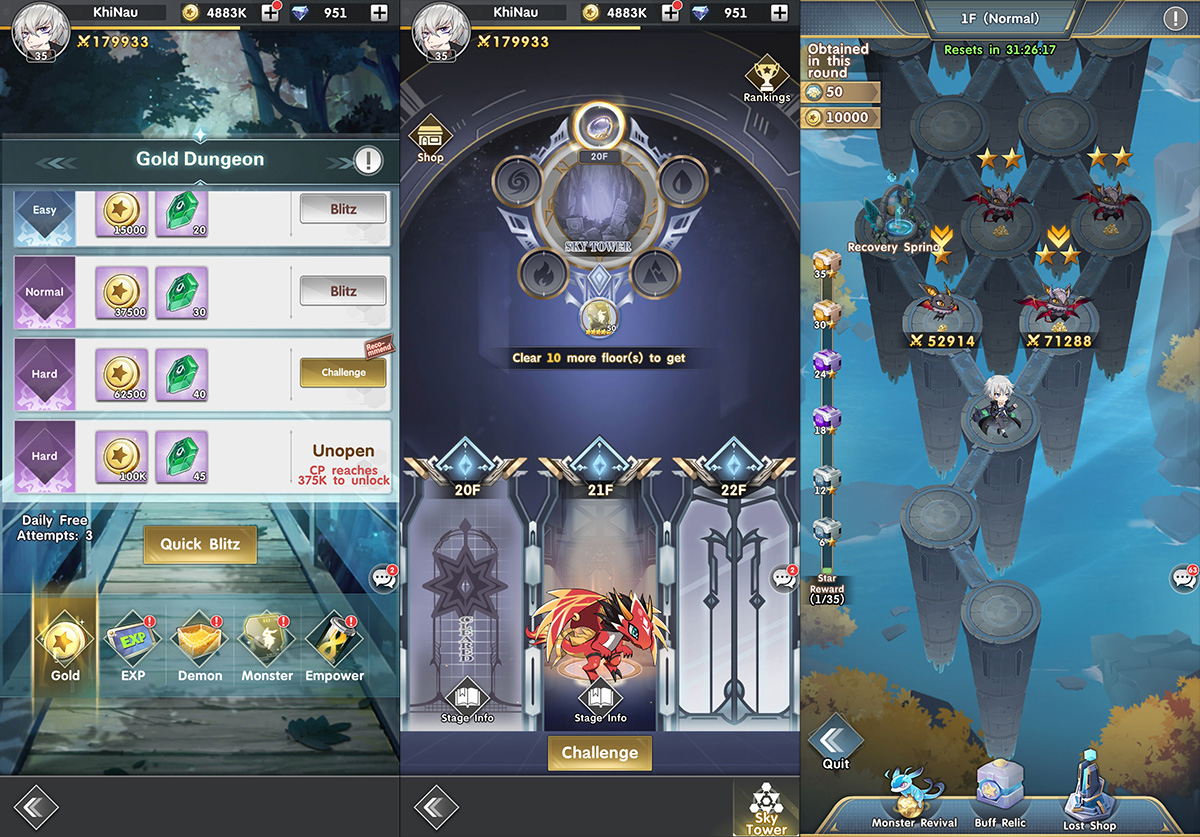Viewport: 1200px width, 837px height.
Task: Start the Sky Tower floor Challenge
Action: [599, 753]
